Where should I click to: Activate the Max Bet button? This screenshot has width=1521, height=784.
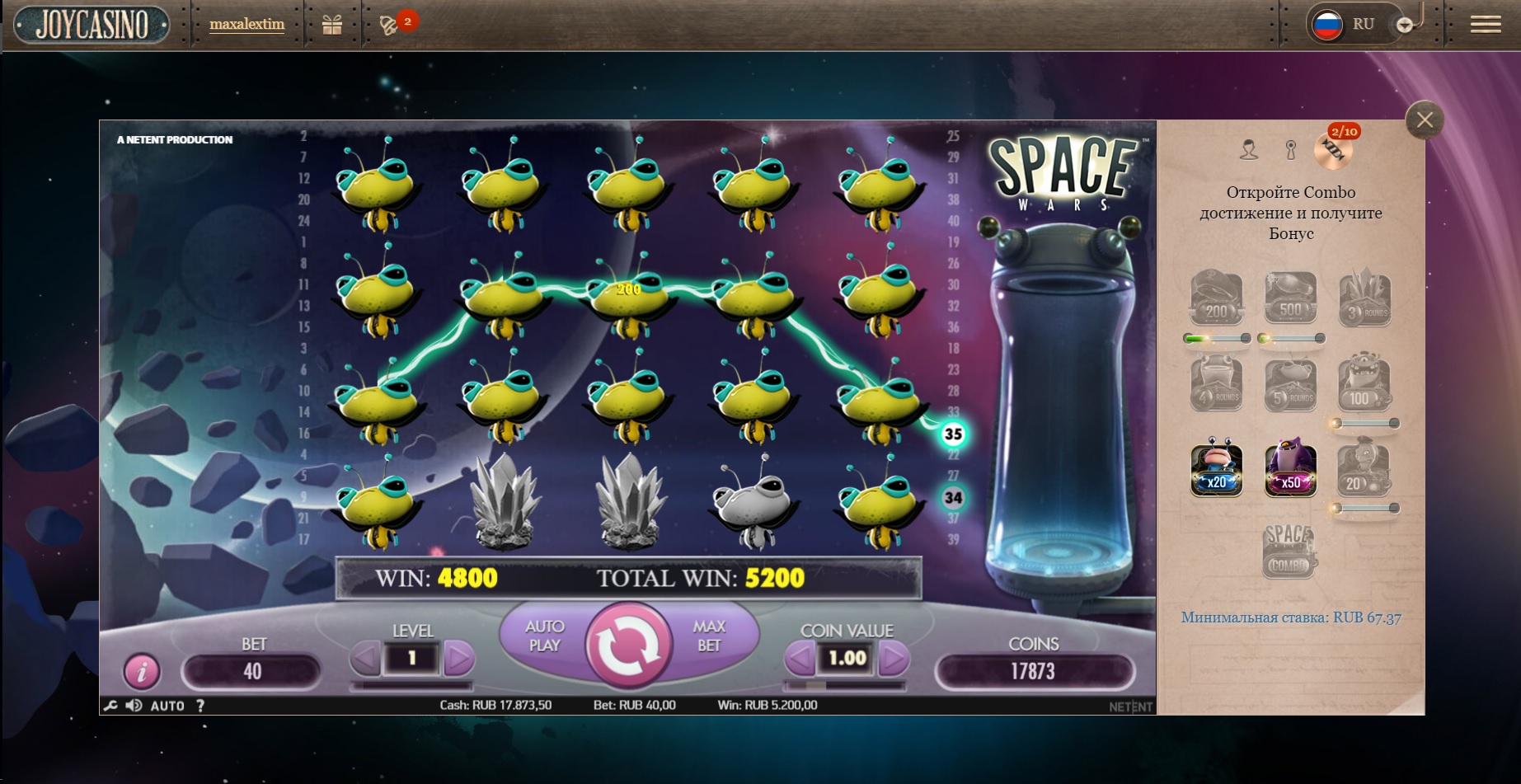[x=709, y=636]
